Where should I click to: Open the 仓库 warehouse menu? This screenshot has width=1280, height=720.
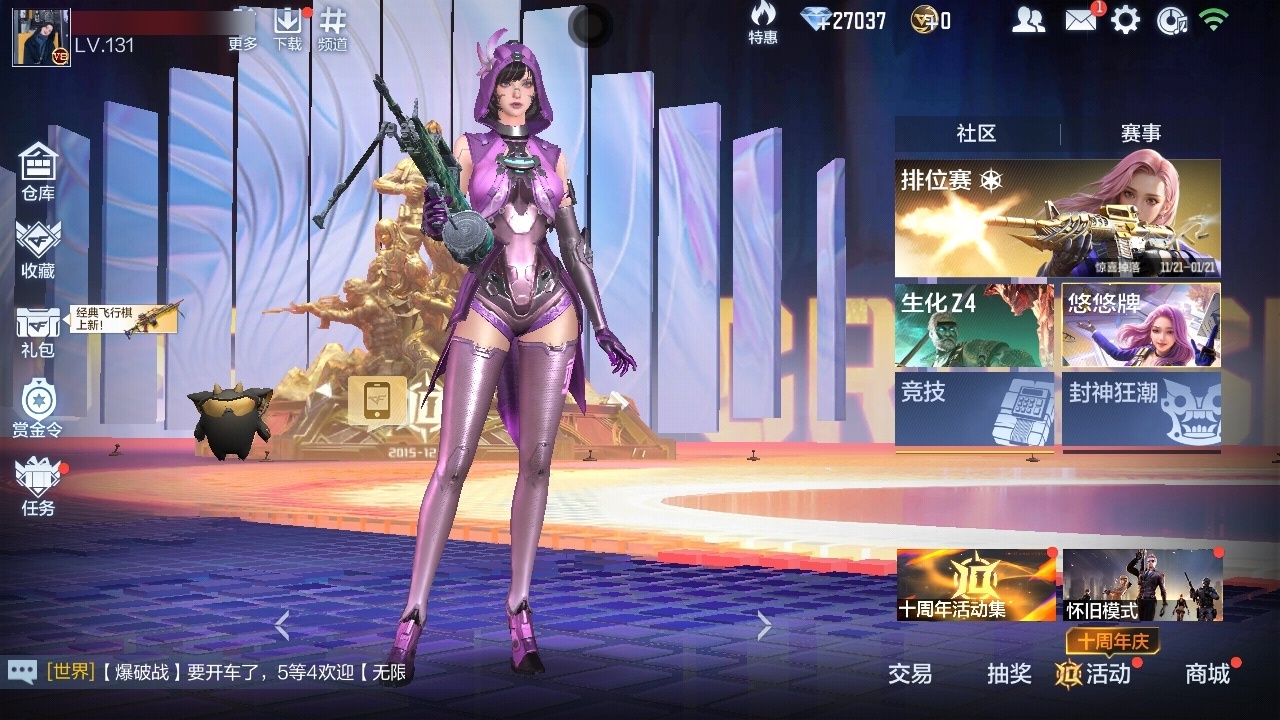click(38, 171)
